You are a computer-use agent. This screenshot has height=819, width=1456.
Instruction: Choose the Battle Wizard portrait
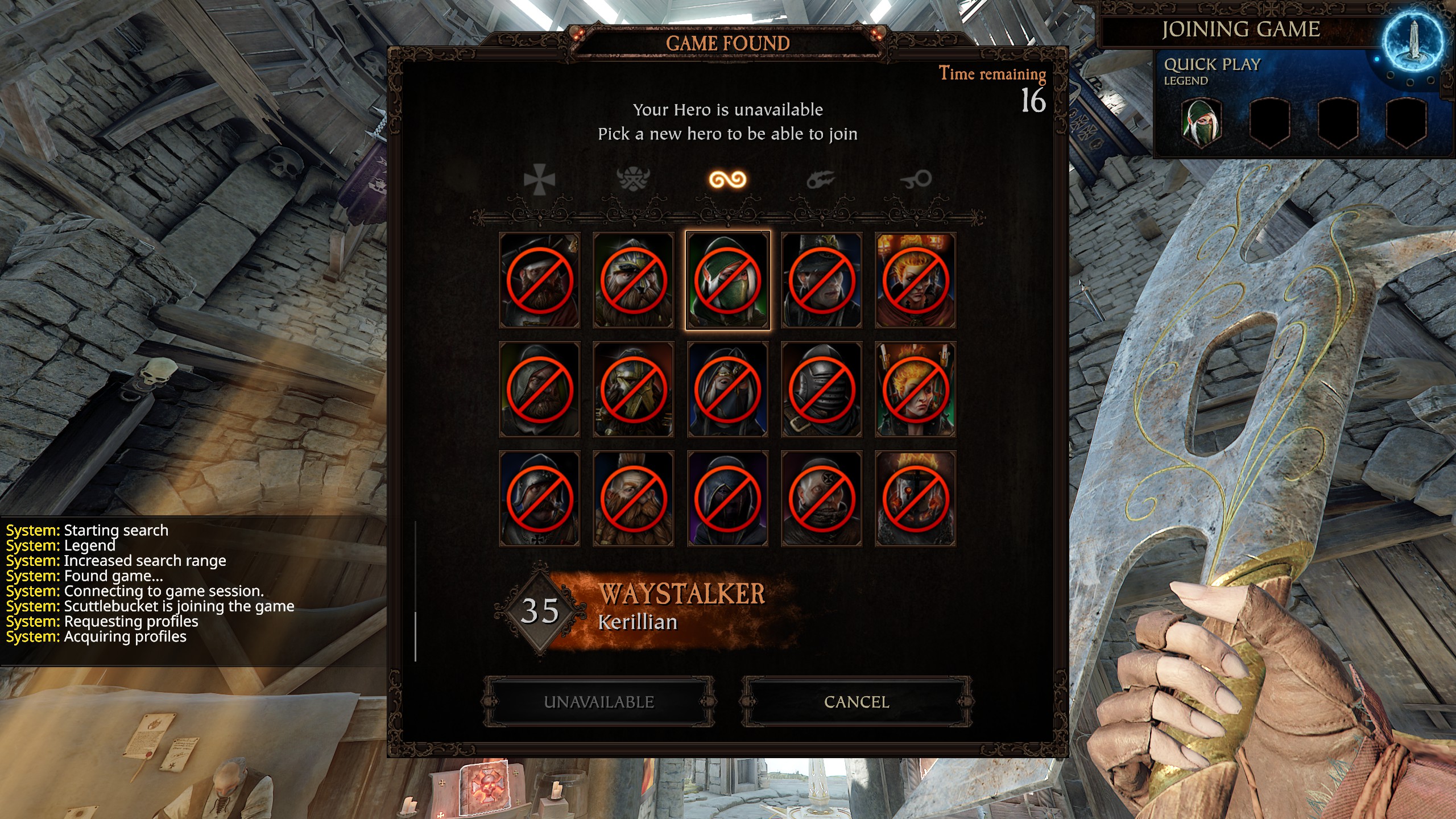(915, 280)
